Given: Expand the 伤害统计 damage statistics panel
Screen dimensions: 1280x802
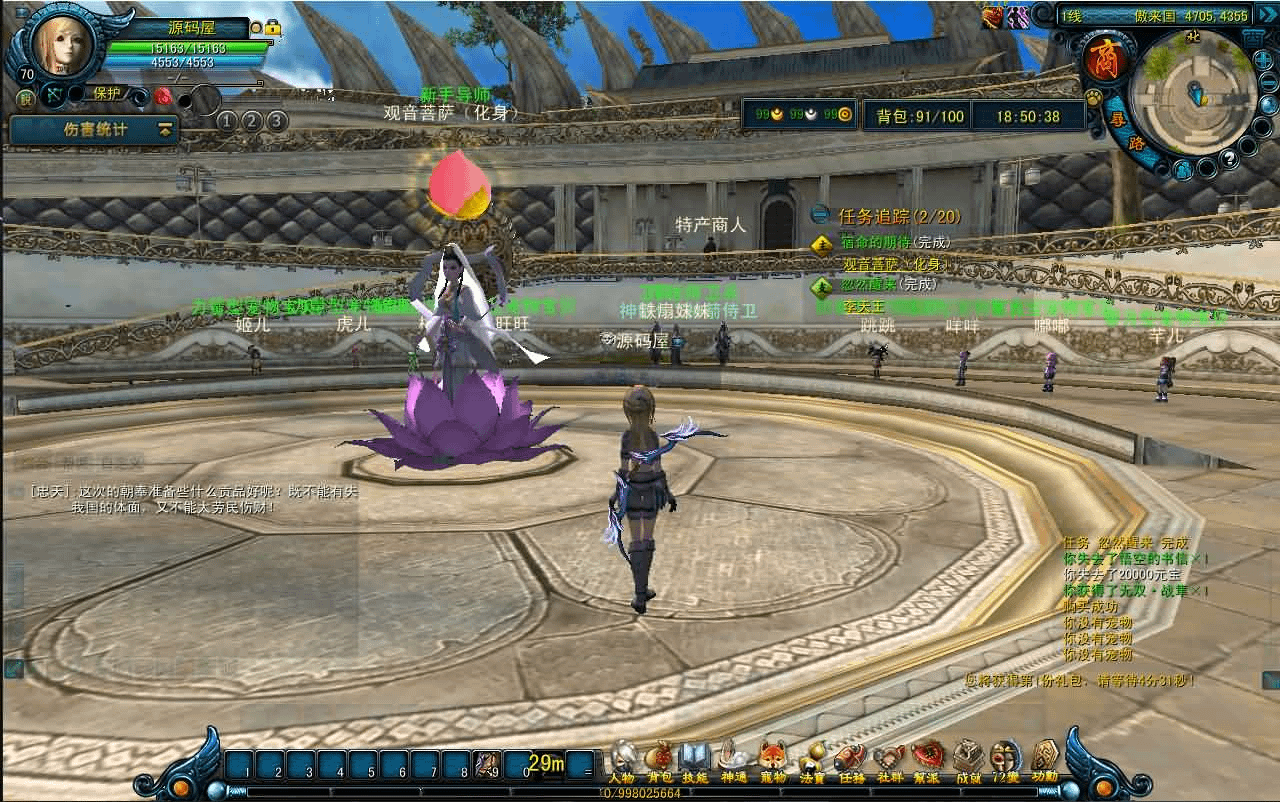Looking at the screenshot, I should [164, 130].
